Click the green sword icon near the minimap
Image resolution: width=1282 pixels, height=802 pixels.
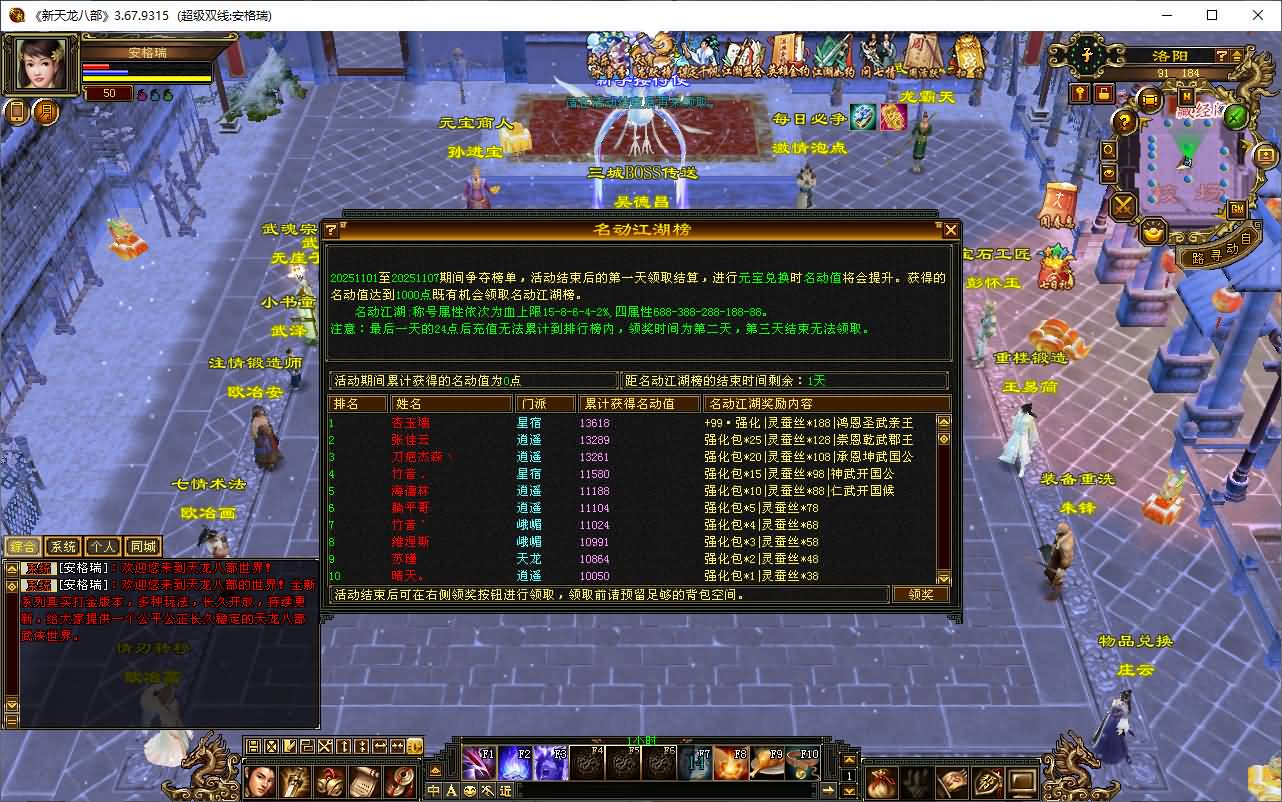(1236, 117)
